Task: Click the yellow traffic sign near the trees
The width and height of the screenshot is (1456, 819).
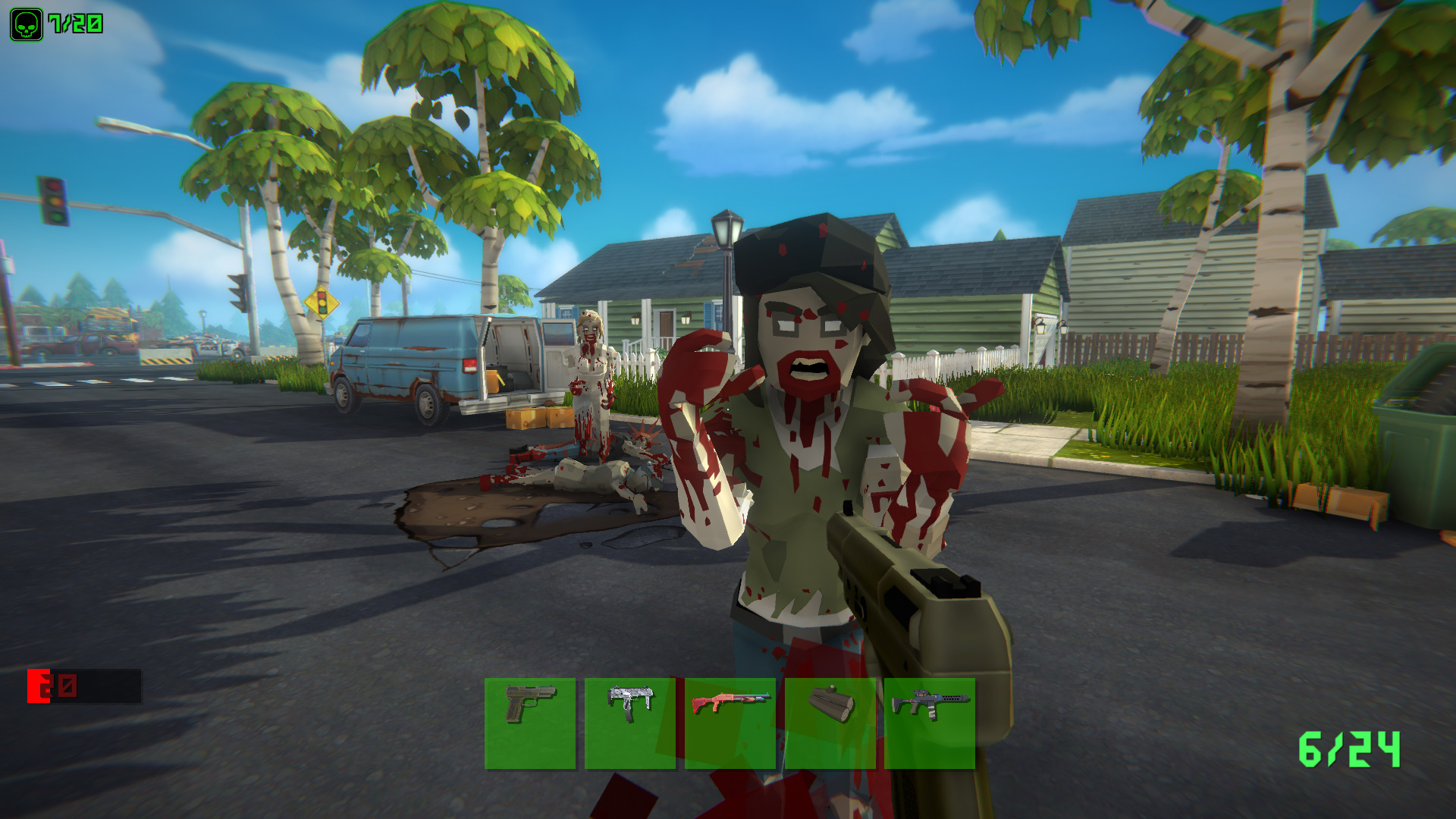Action: coord(322,303)
